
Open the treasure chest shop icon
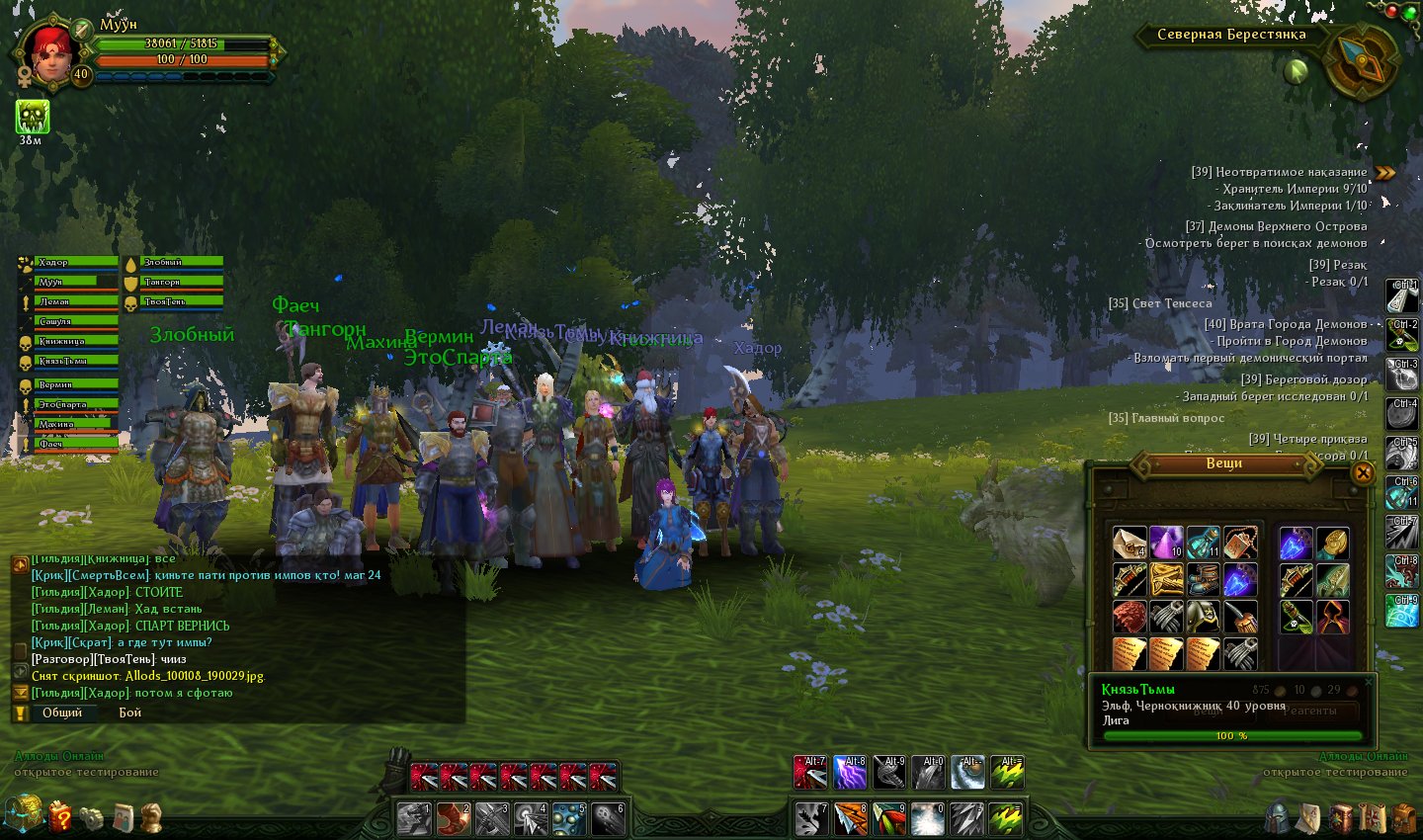point(24,815)
